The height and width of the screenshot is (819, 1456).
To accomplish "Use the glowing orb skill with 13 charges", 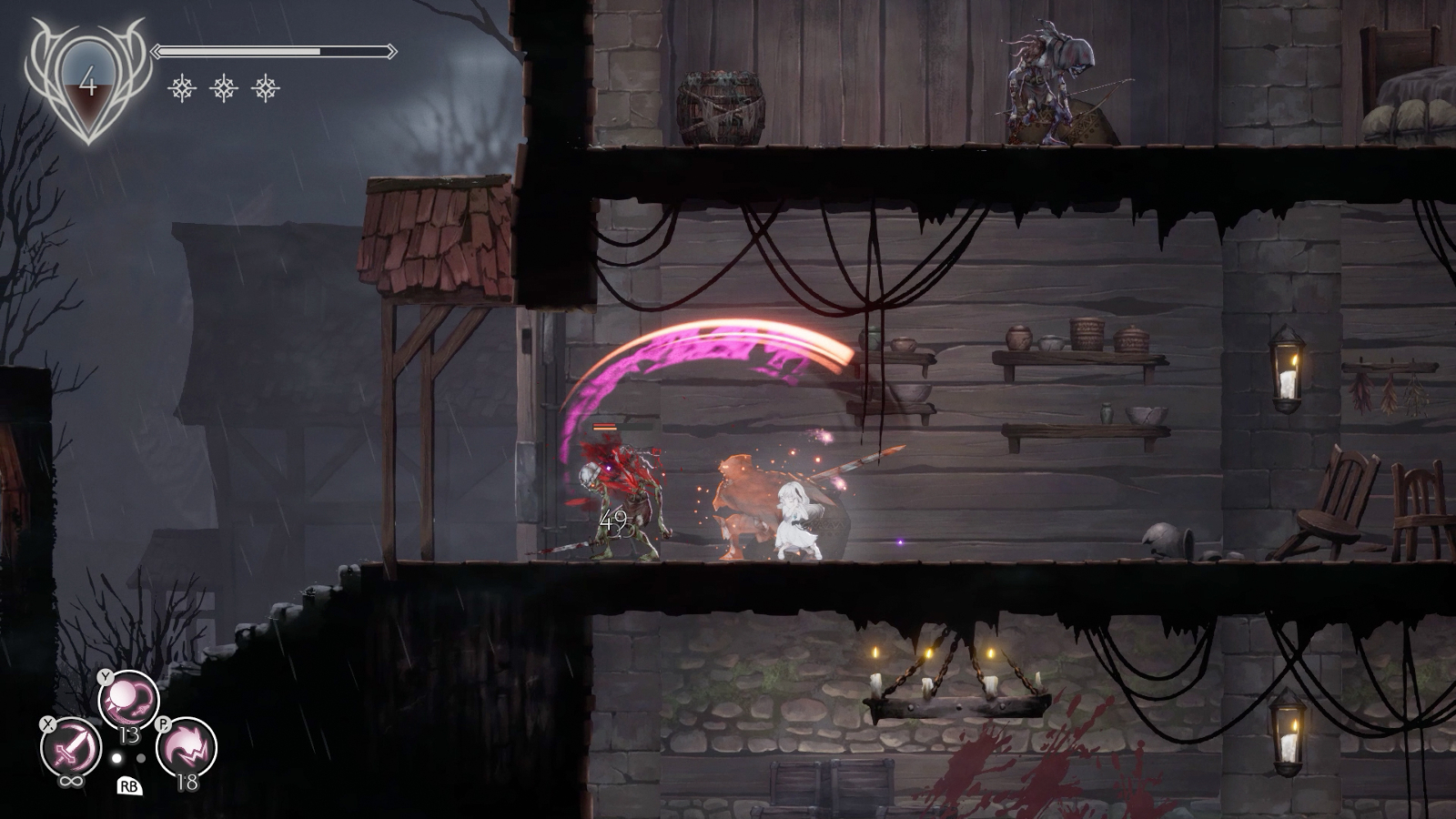I will tap(128, 701).
